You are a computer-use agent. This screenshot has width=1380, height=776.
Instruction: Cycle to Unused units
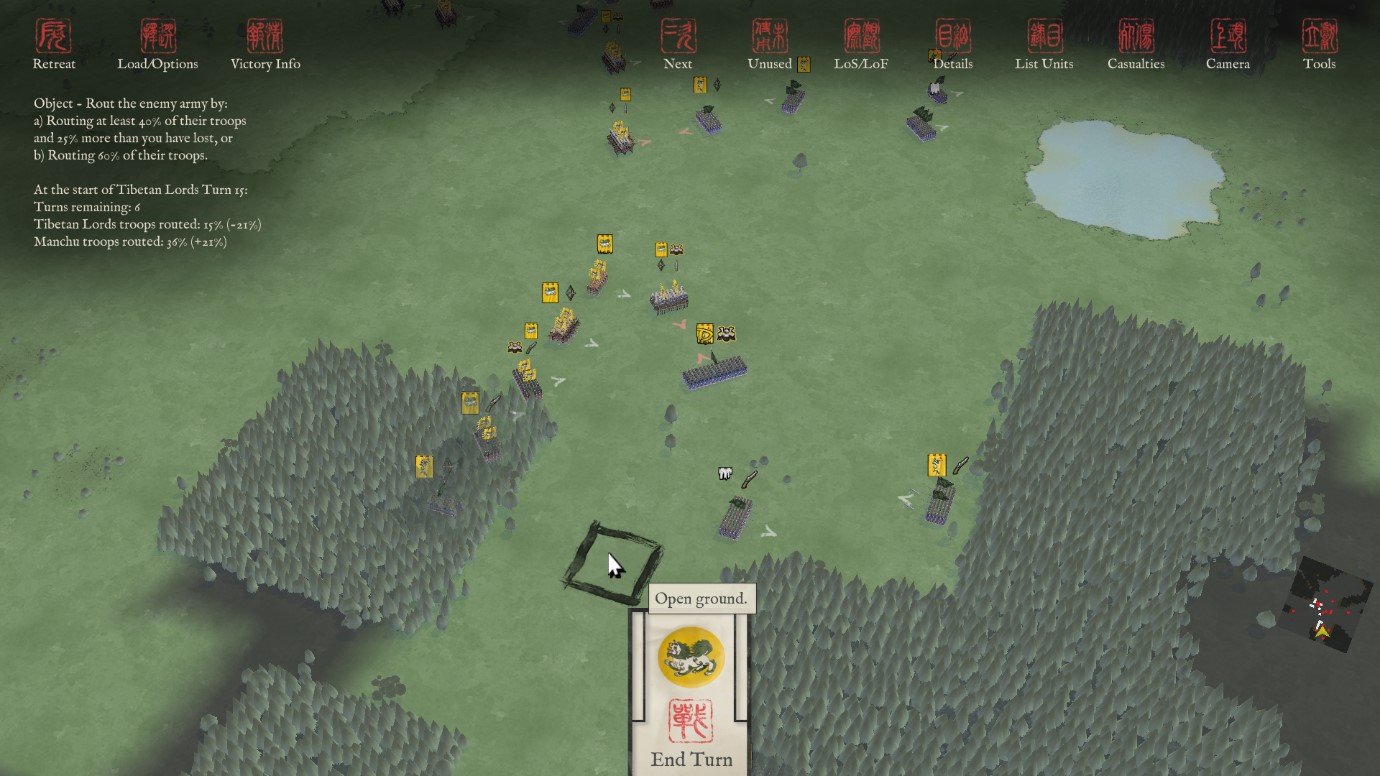coord(770,45)
